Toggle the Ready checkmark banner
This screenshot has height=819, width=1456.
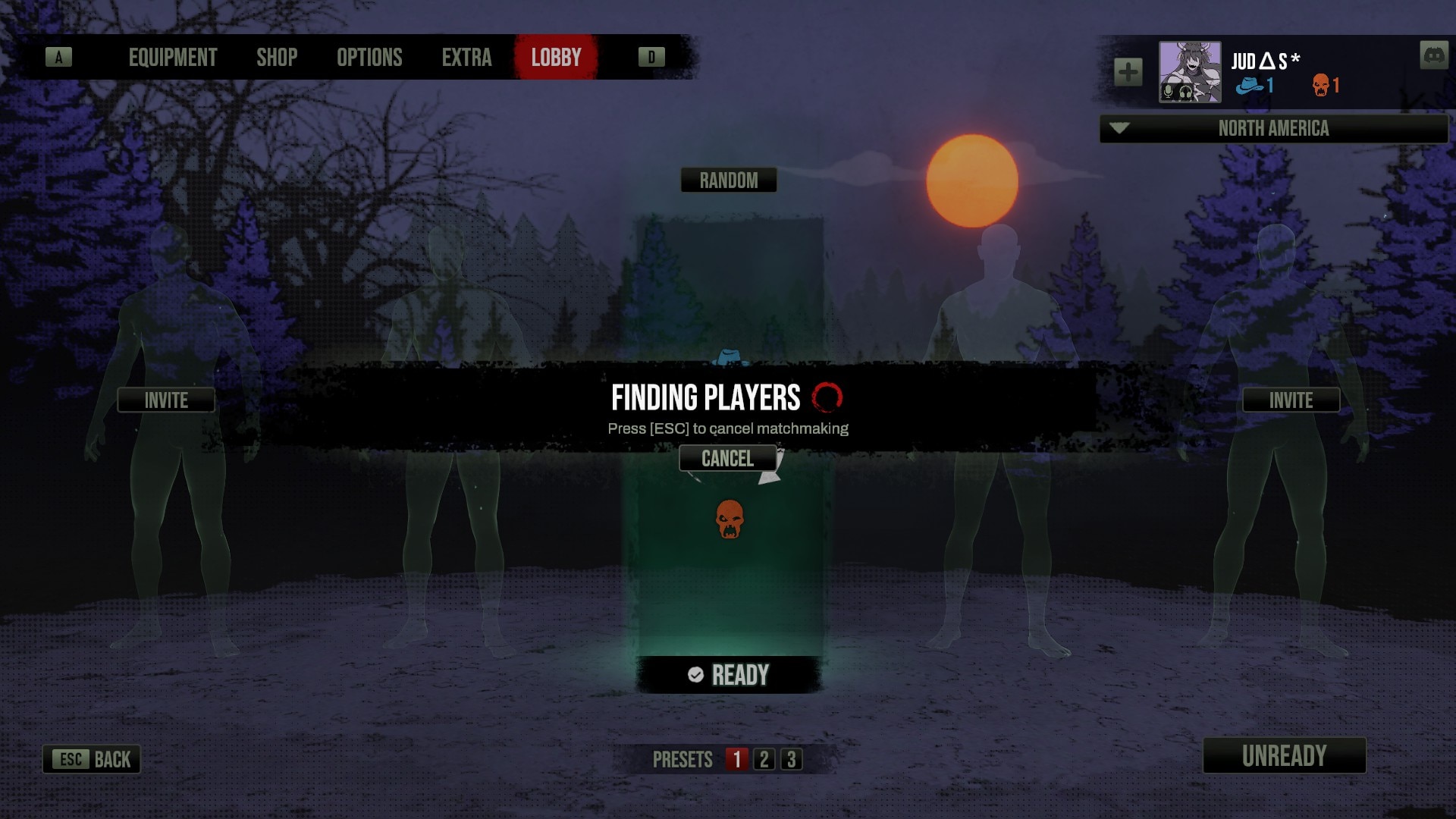[x=728, y=675]
